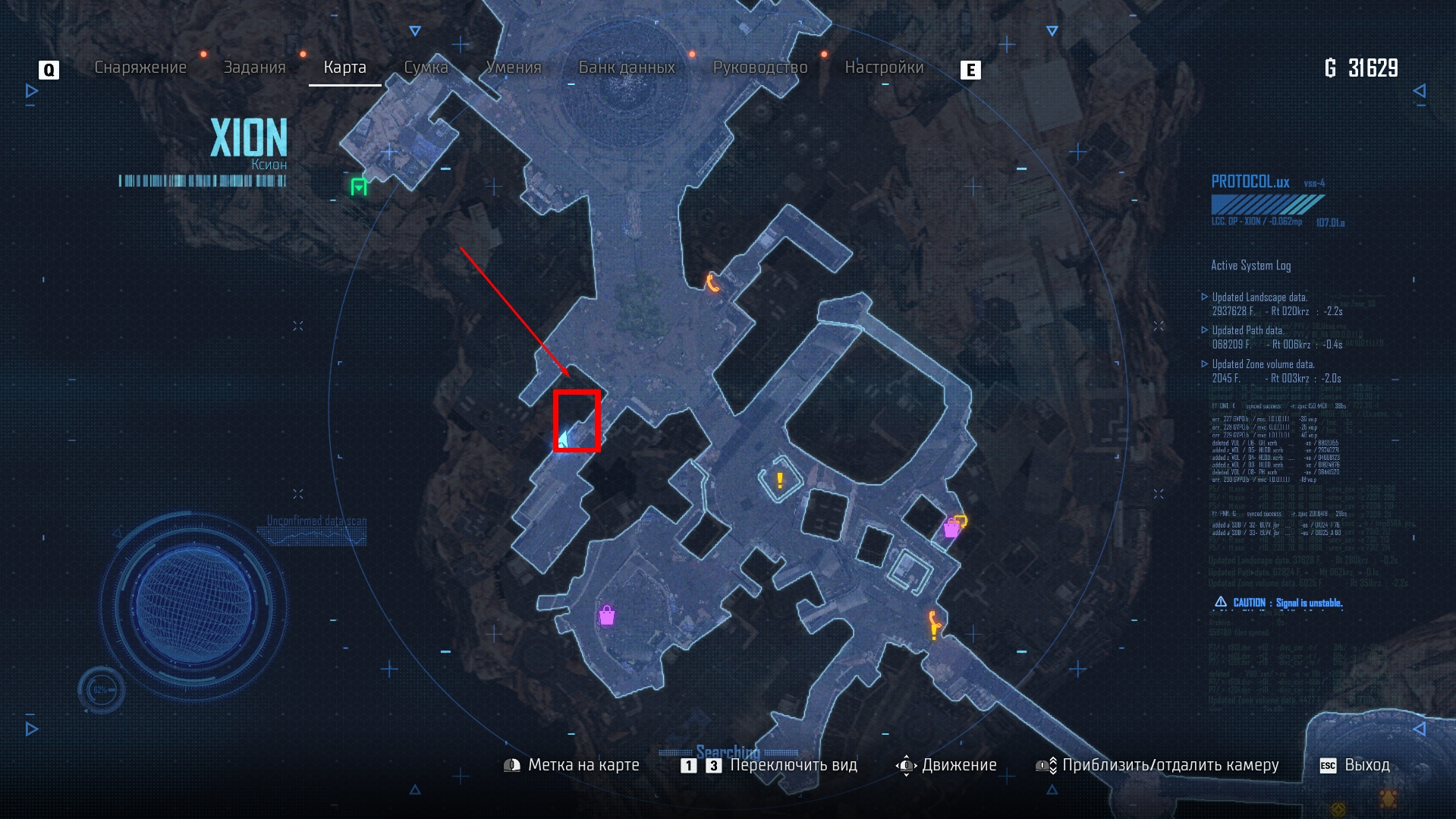Click the player position arrow on the map
The image size is (1456, 819).
564,439
